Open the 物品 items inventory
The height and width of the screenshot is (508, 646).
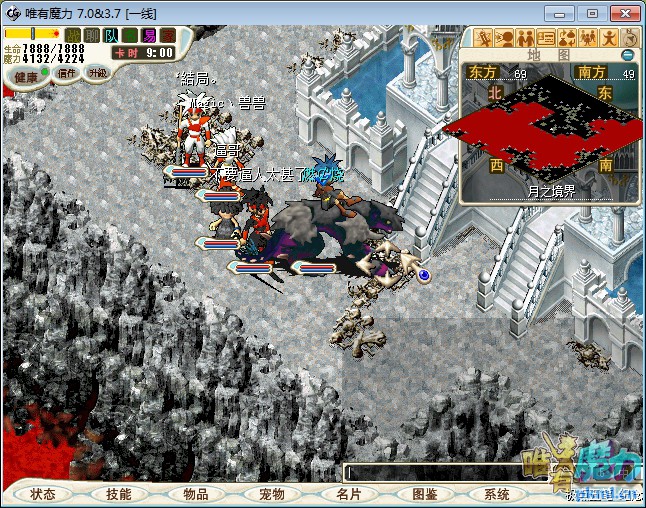[x=194, y=494]
